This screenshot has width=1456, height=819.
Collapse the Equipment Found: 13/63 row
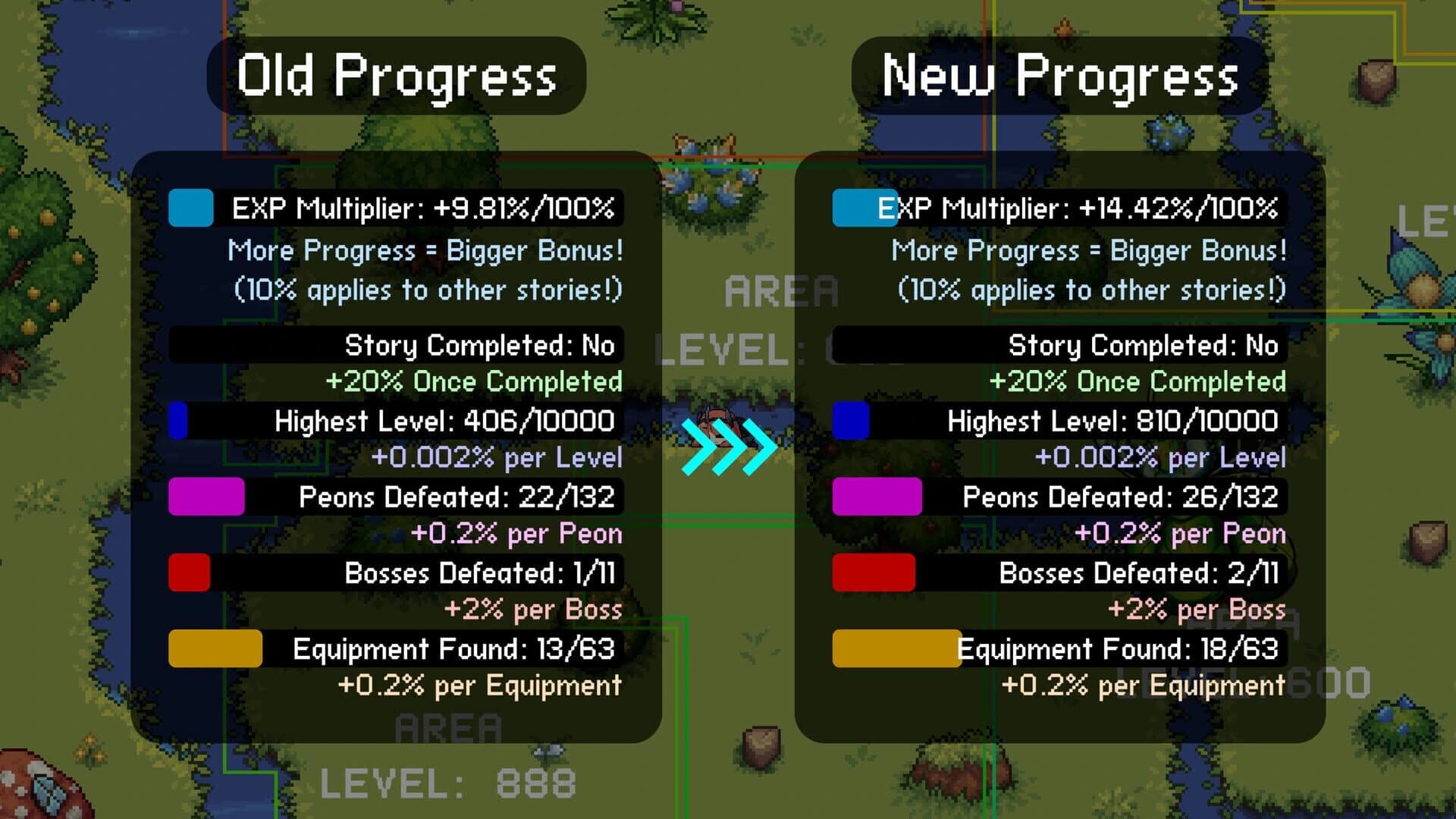pyautogui.click(x=451, y=649)
